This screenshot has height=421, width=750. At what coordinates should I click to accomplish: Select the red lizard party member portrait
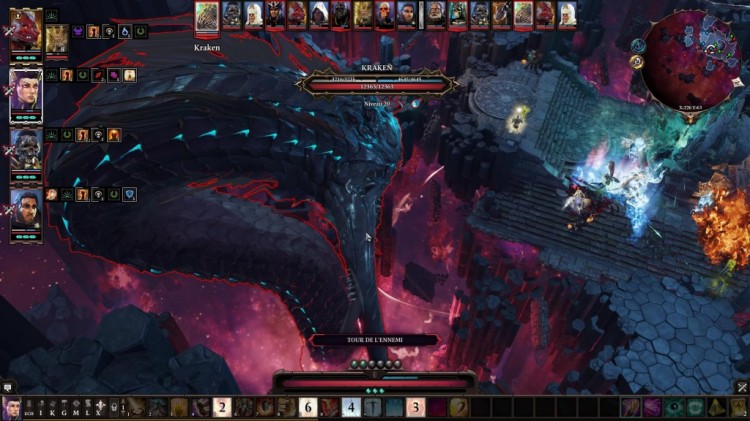click(x=26, y=29)
